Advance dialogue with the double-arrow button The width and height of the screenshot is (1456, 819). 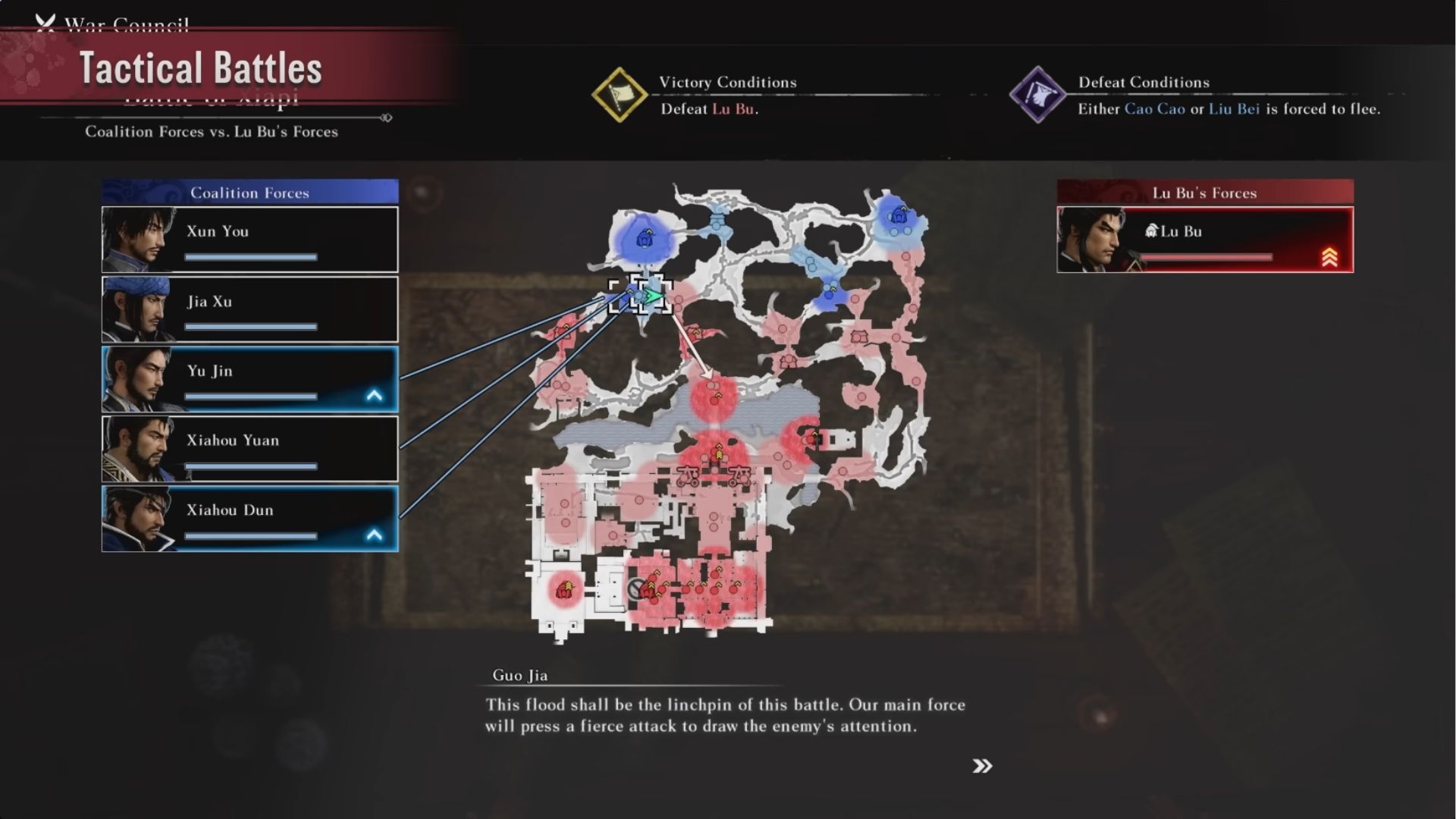pyautogui.click(x=982, y=766)
